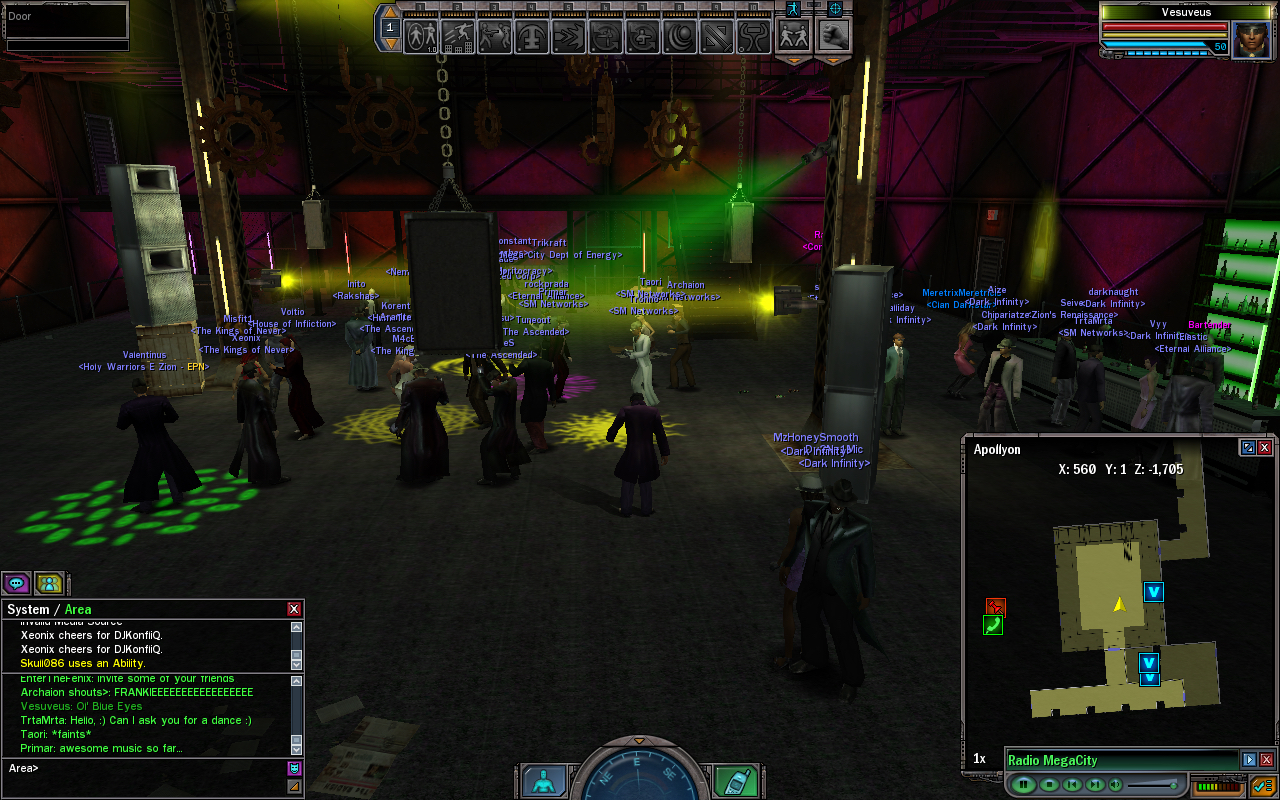The image size is (1280, 800).
Task: Use the hyper-jump over buildings ability
Action: pos(459,36)
